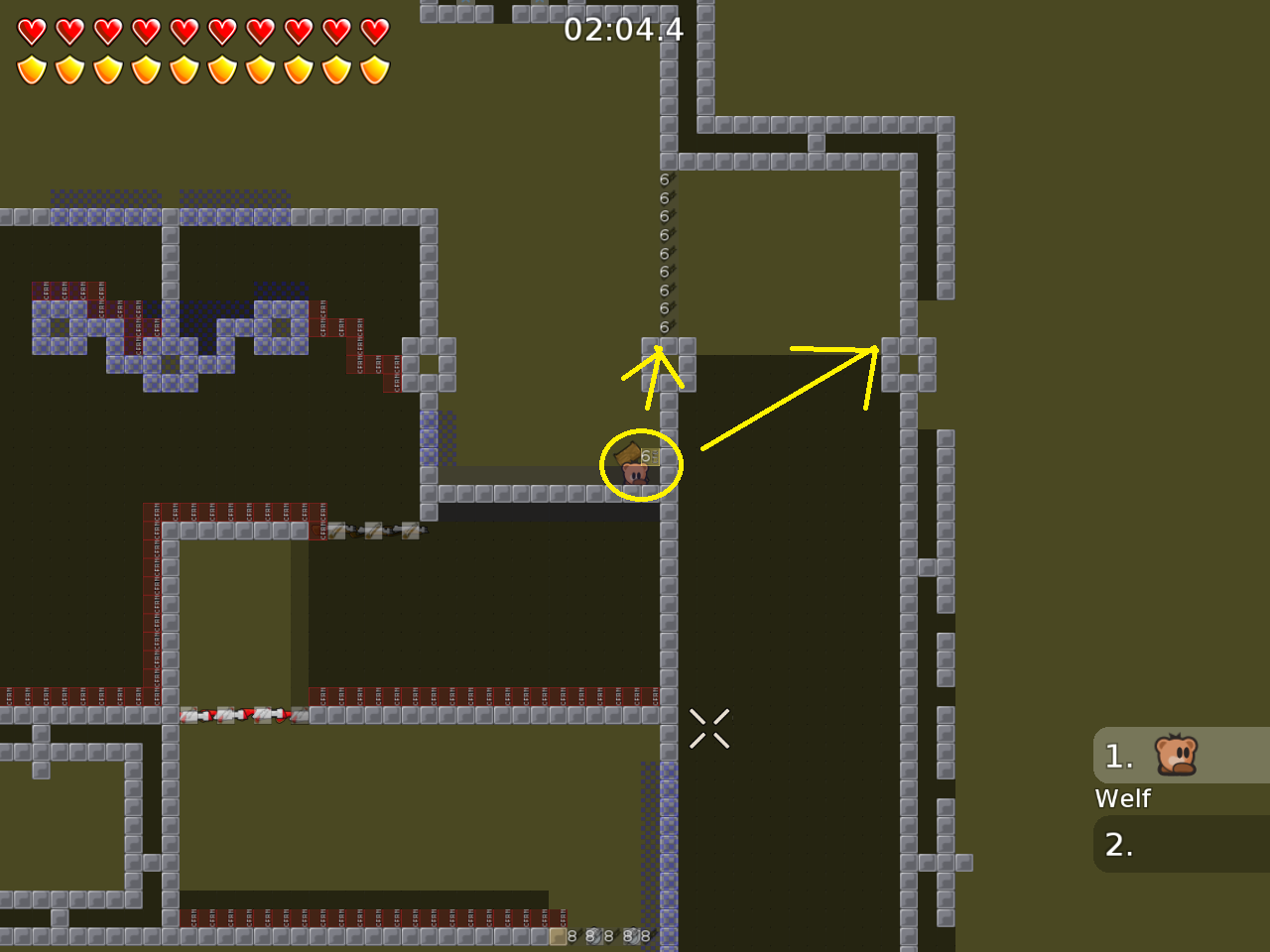The width and height of the screenshot is (1270, 952).
Task: Select the bear avatar on the scoreboard
Action: pos(1174,756)
